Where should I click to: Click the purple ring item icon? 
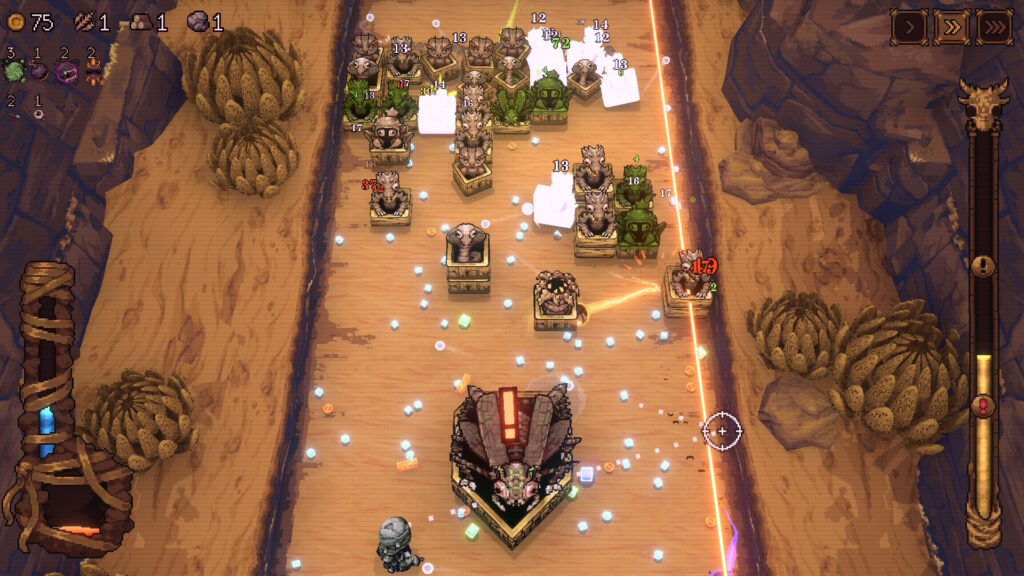[67, 71]
